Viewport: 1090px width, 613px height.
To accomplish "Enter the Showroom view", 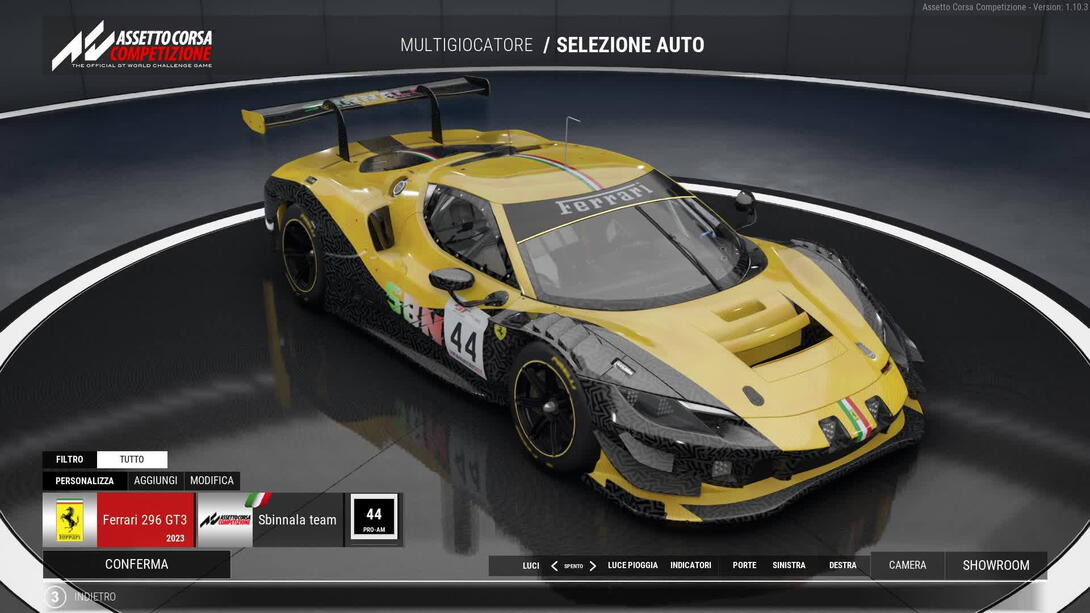I will [x=996, y=565].
